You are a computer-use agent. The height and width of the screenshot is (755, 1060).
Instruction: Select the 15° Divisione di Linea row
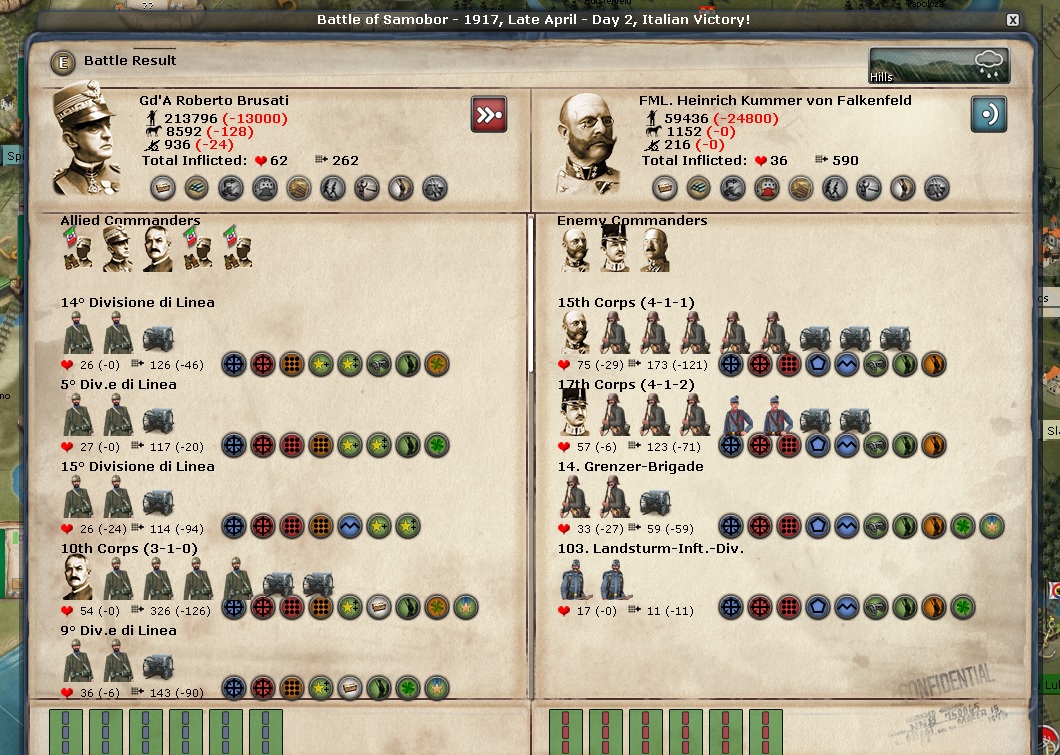[137, 467]
